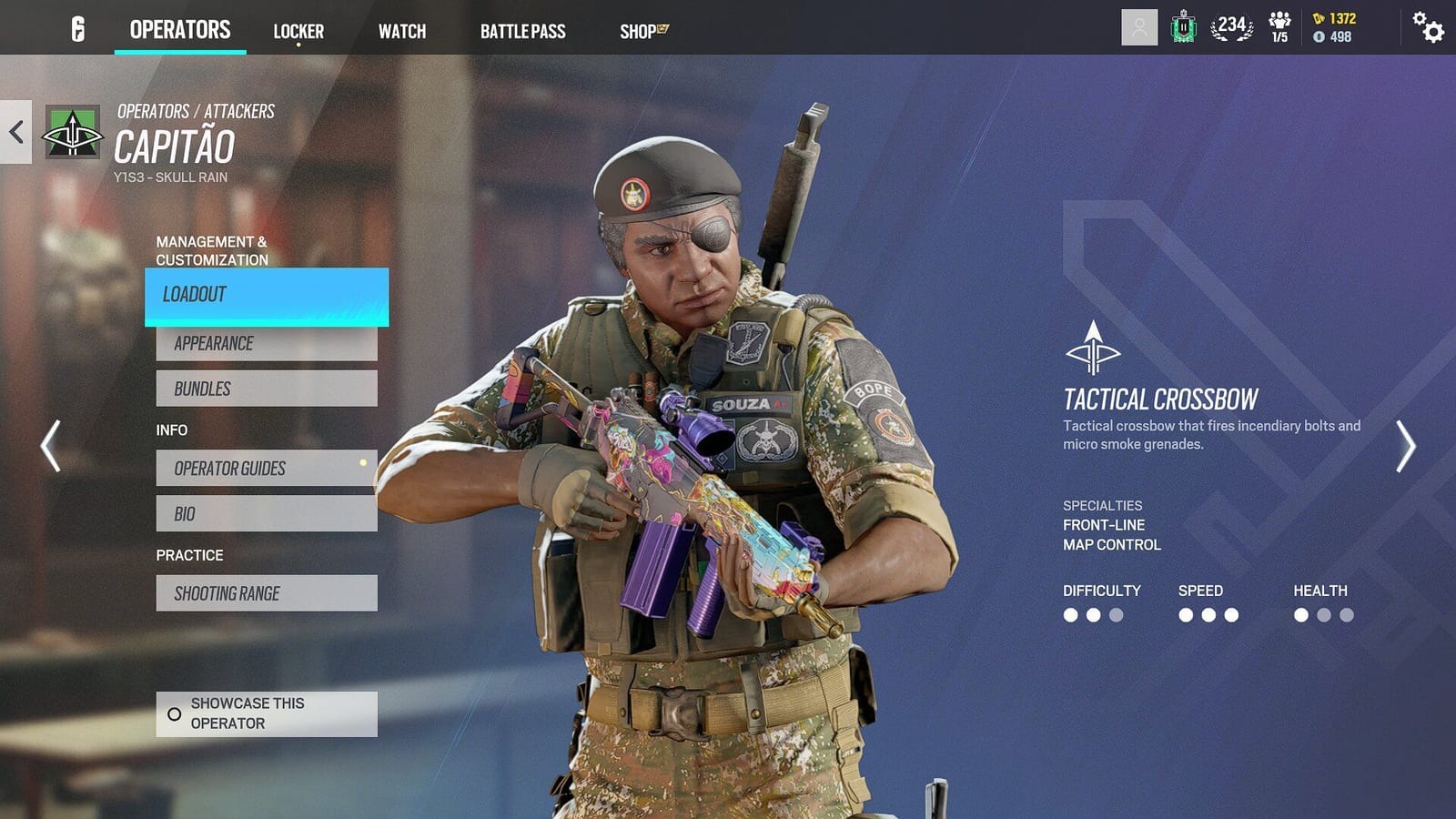Switch to the Battle Pass tab
Viewport: 1456px width, 819px height.
[523, 30]
